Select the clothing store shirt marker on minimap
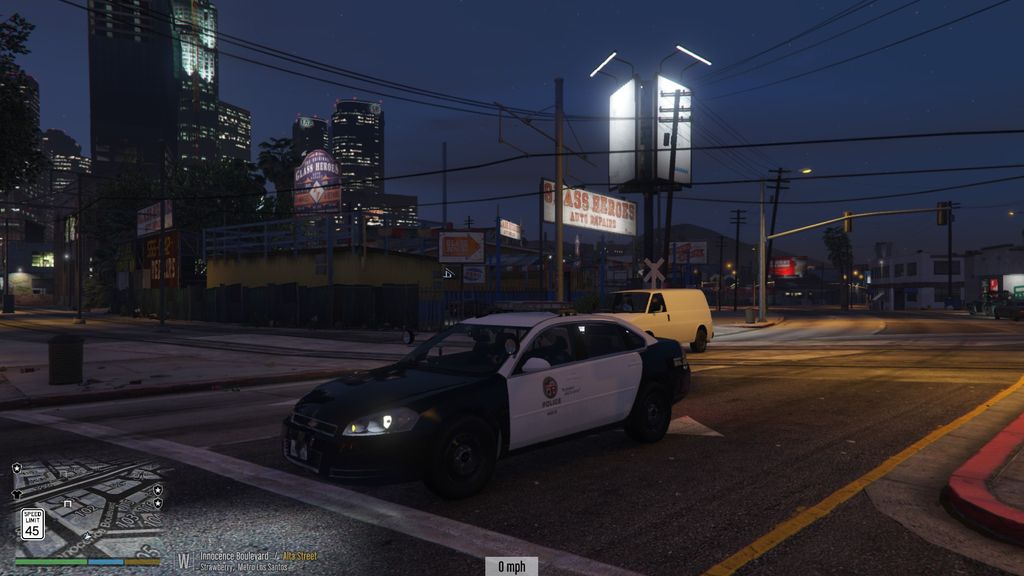The height and width of the screenshot is (576, 1024). (17, 495)
